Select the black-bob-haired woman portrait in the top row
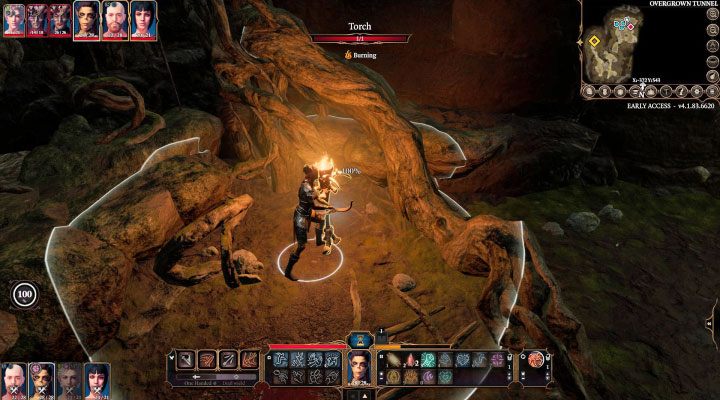 (142, 19)
